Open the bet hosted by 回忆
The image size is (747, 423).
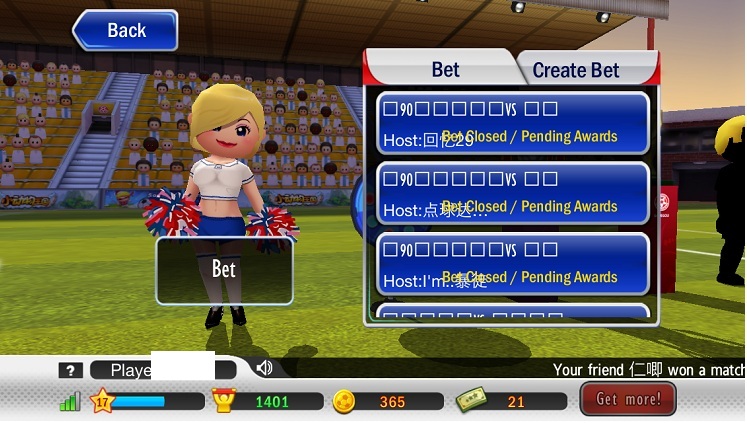click(513, 123)
